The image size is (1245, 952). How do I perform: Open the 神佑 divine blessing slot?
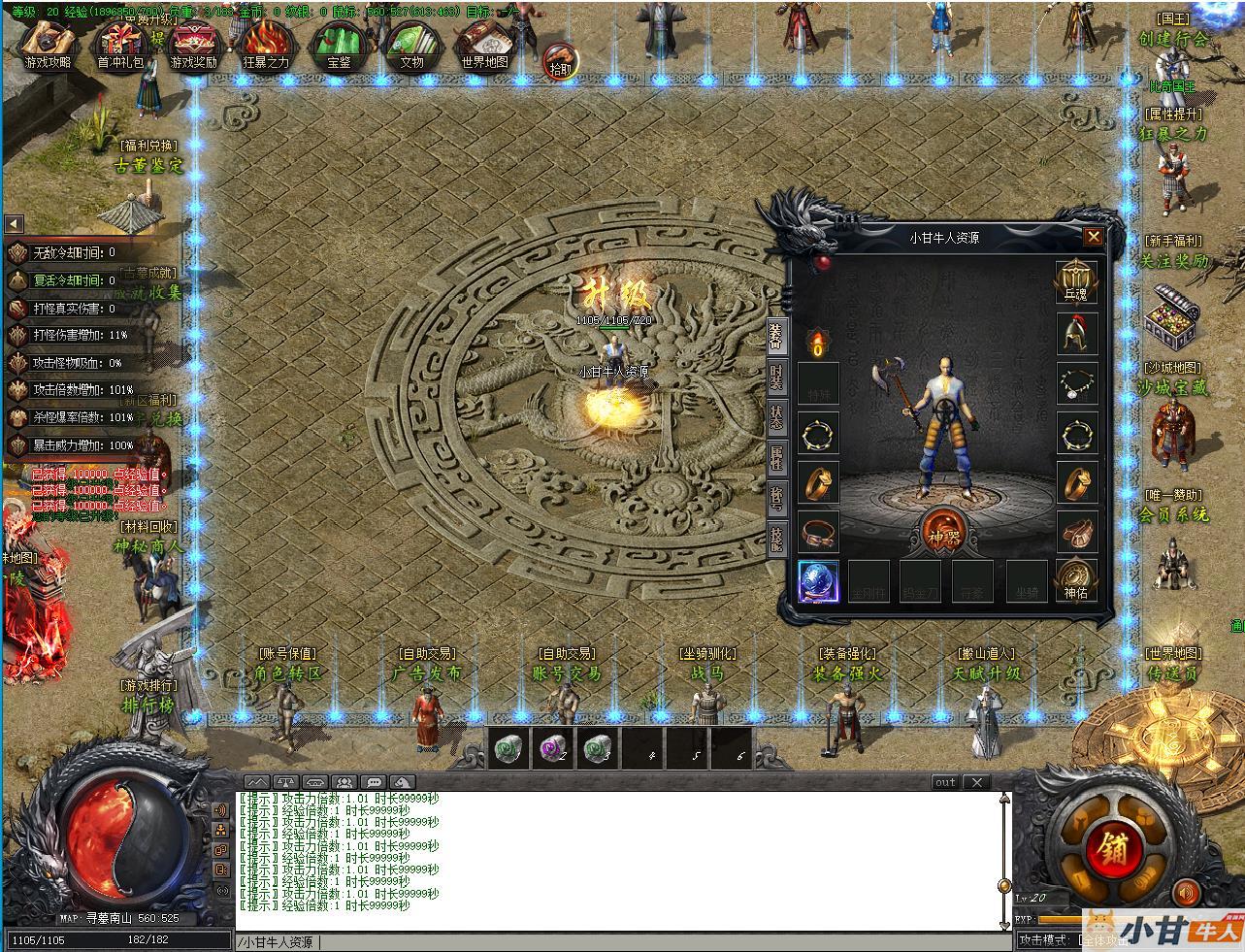pos(1076,580)
